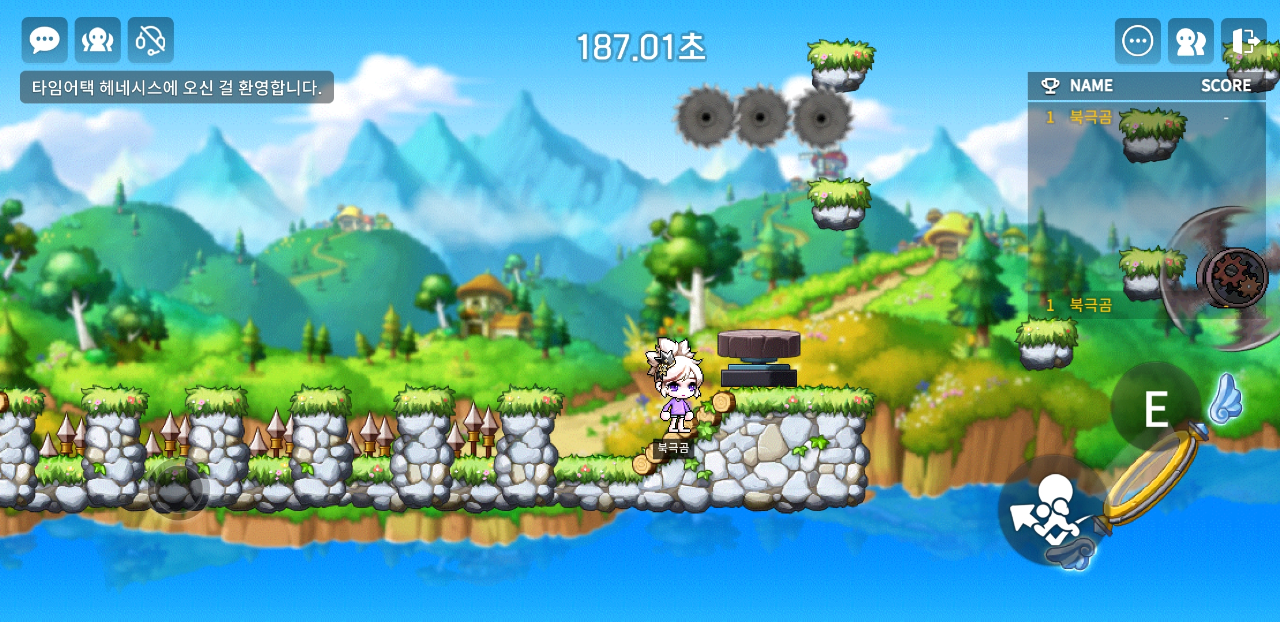Click the exit door button

click(1244, 41)
